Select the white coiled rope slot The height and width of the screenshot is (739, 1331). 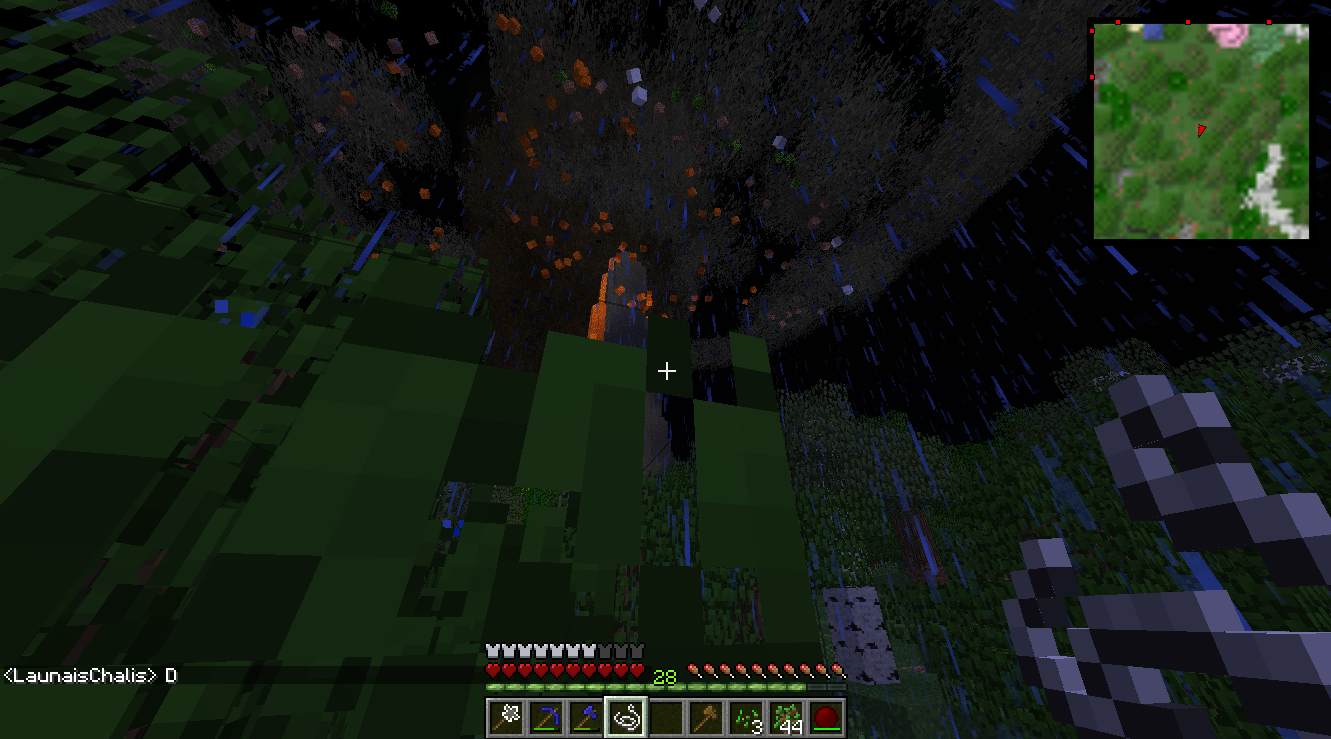tap(627, 717)
